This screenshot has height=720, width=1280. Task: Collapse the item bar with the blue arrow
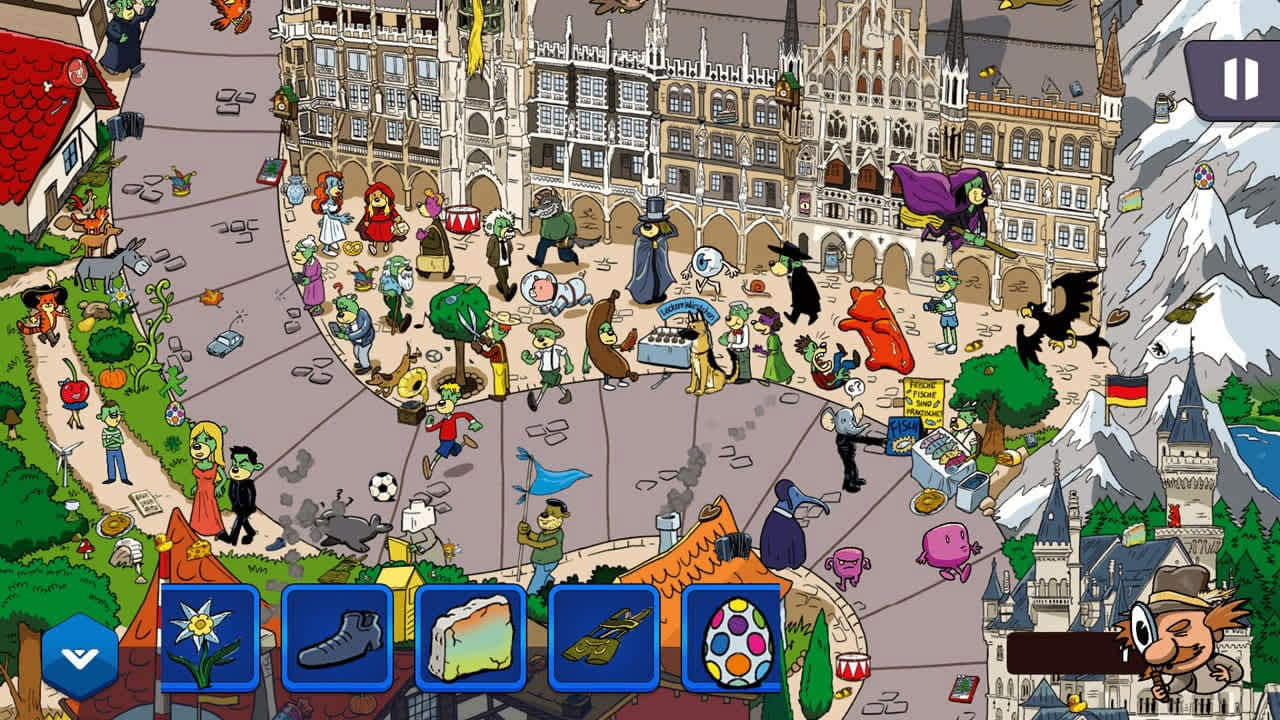[x=79, y=656]
